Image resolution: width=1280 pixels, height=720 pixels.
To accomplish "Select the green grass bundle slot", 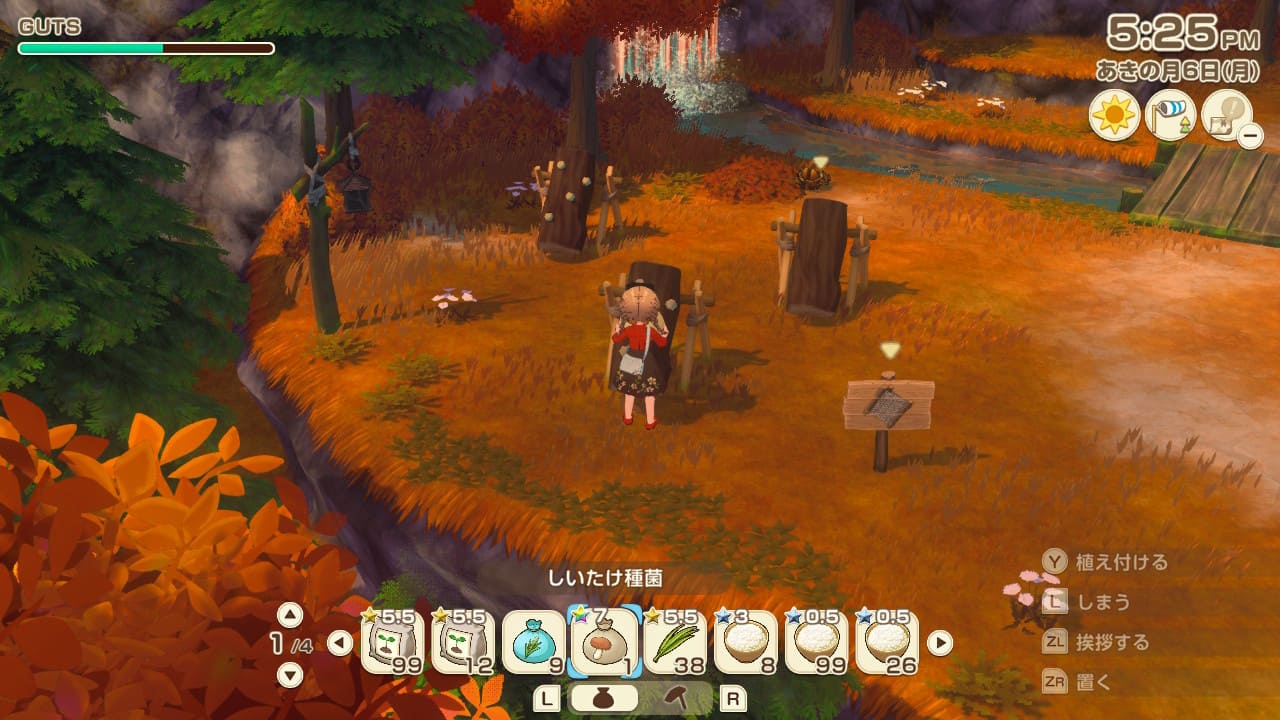I will [676, 642].
